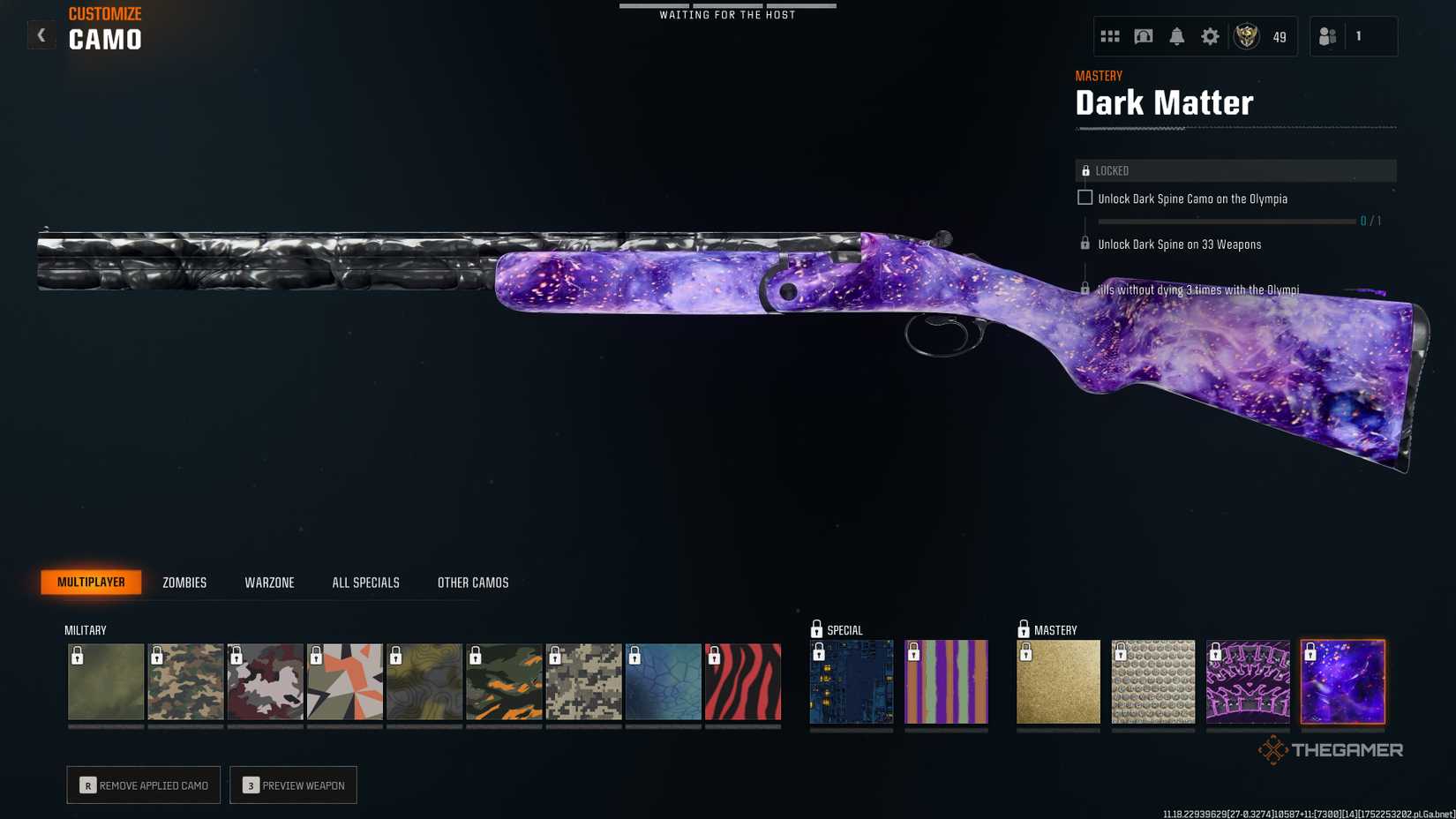Image resolution: width=1456 pixels, height=819 pixels.
Task: Open the Warzone camo tab
Action: (x=269, y=582)
